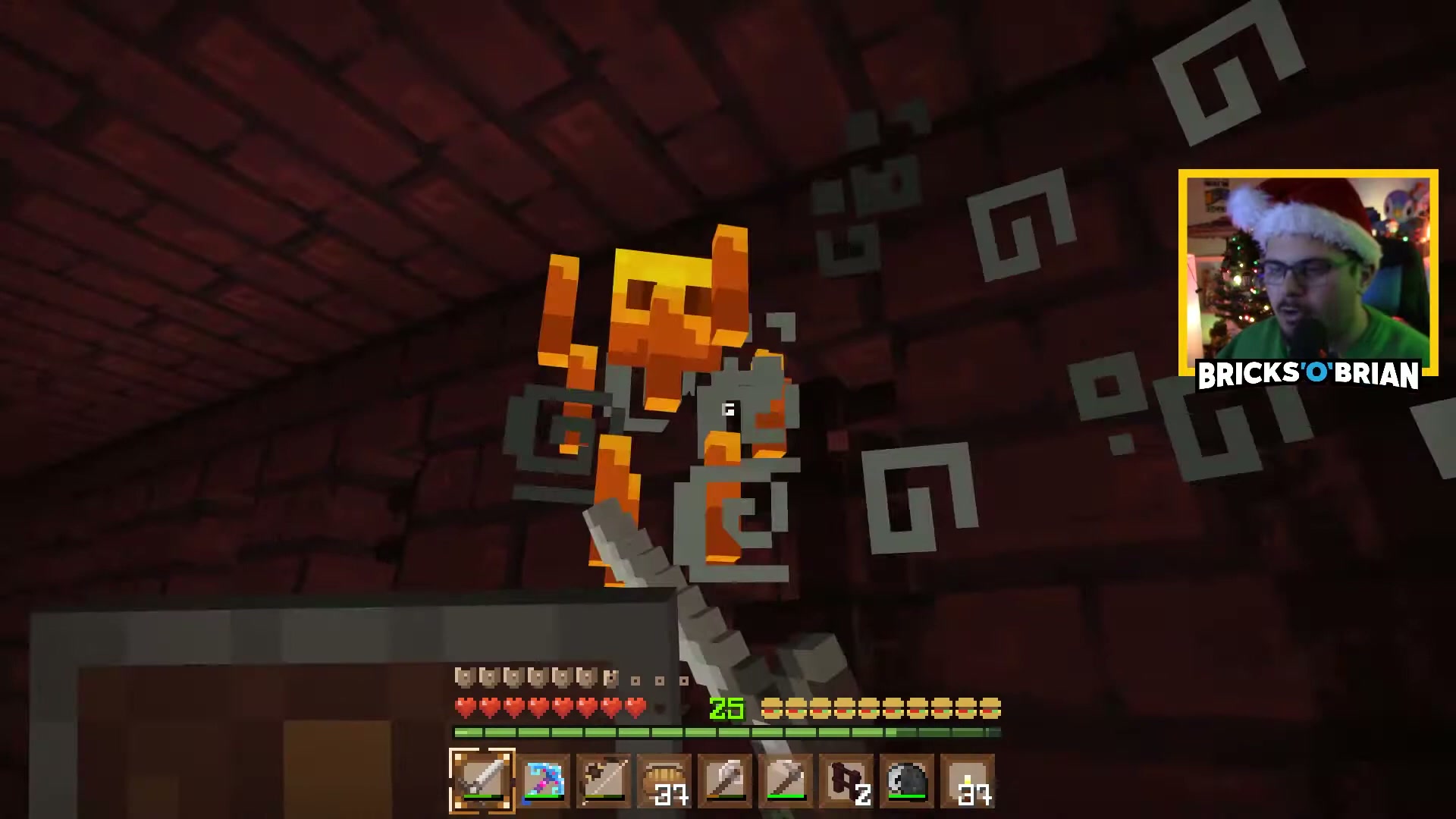
Task: Select the enchanted pickaxe in the hotbar
Action: pyautogui.click(x=544, y=781)
